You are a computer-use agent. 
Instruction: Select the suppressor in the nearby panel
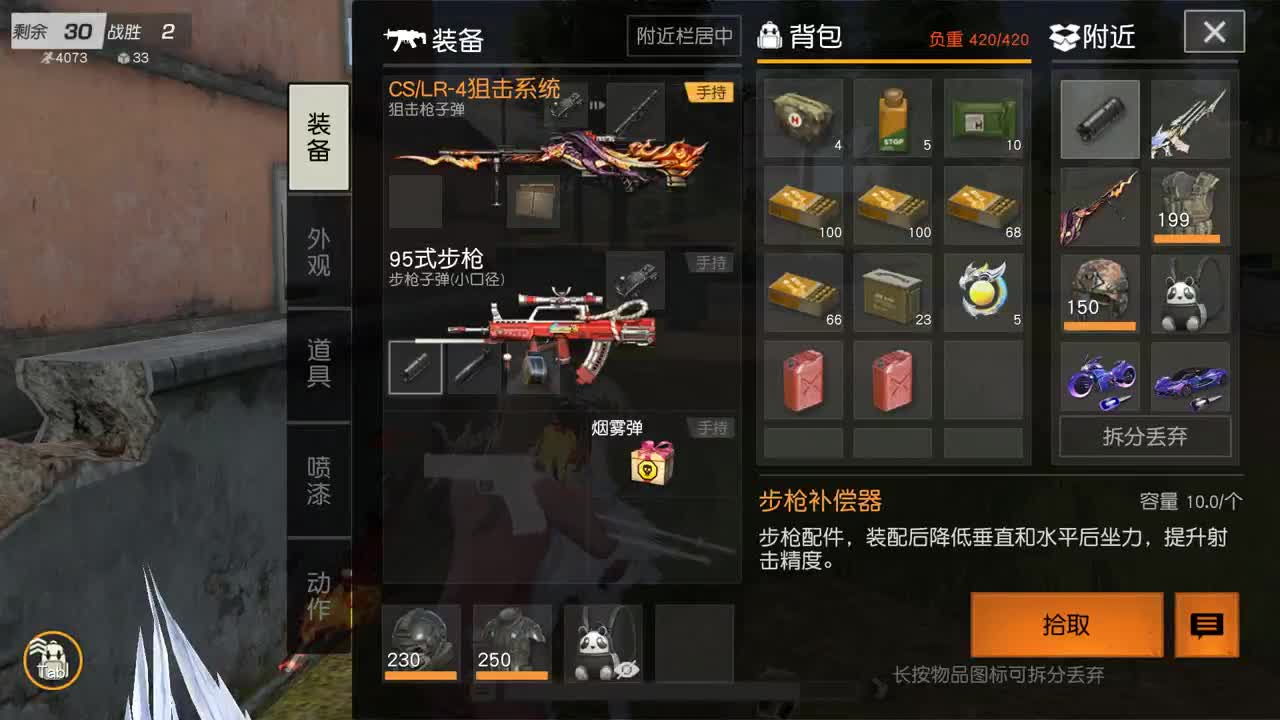click(x=1099, y=117)
